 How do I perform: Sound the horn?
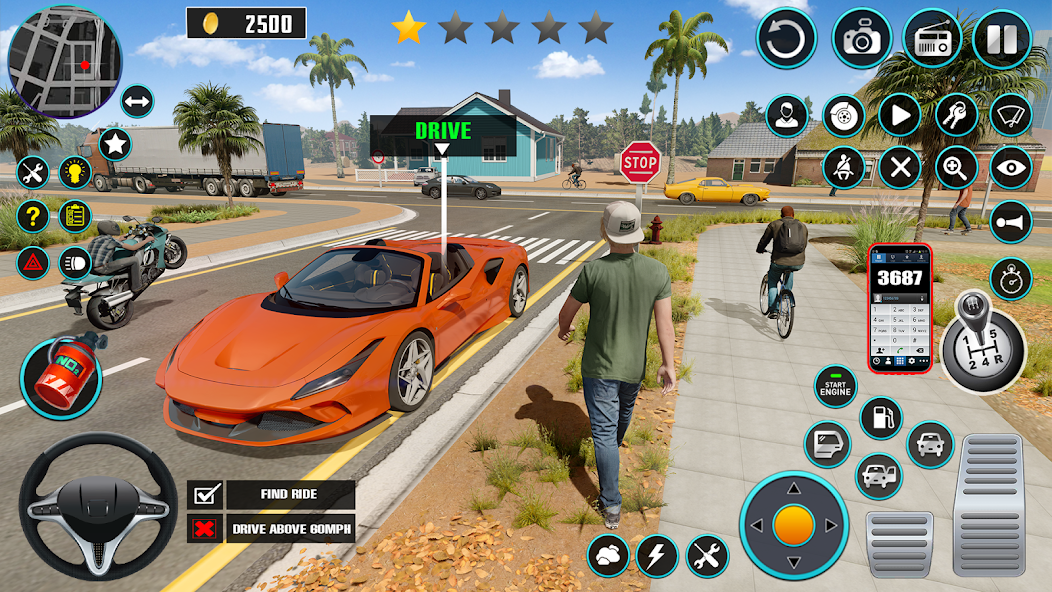1010,221
